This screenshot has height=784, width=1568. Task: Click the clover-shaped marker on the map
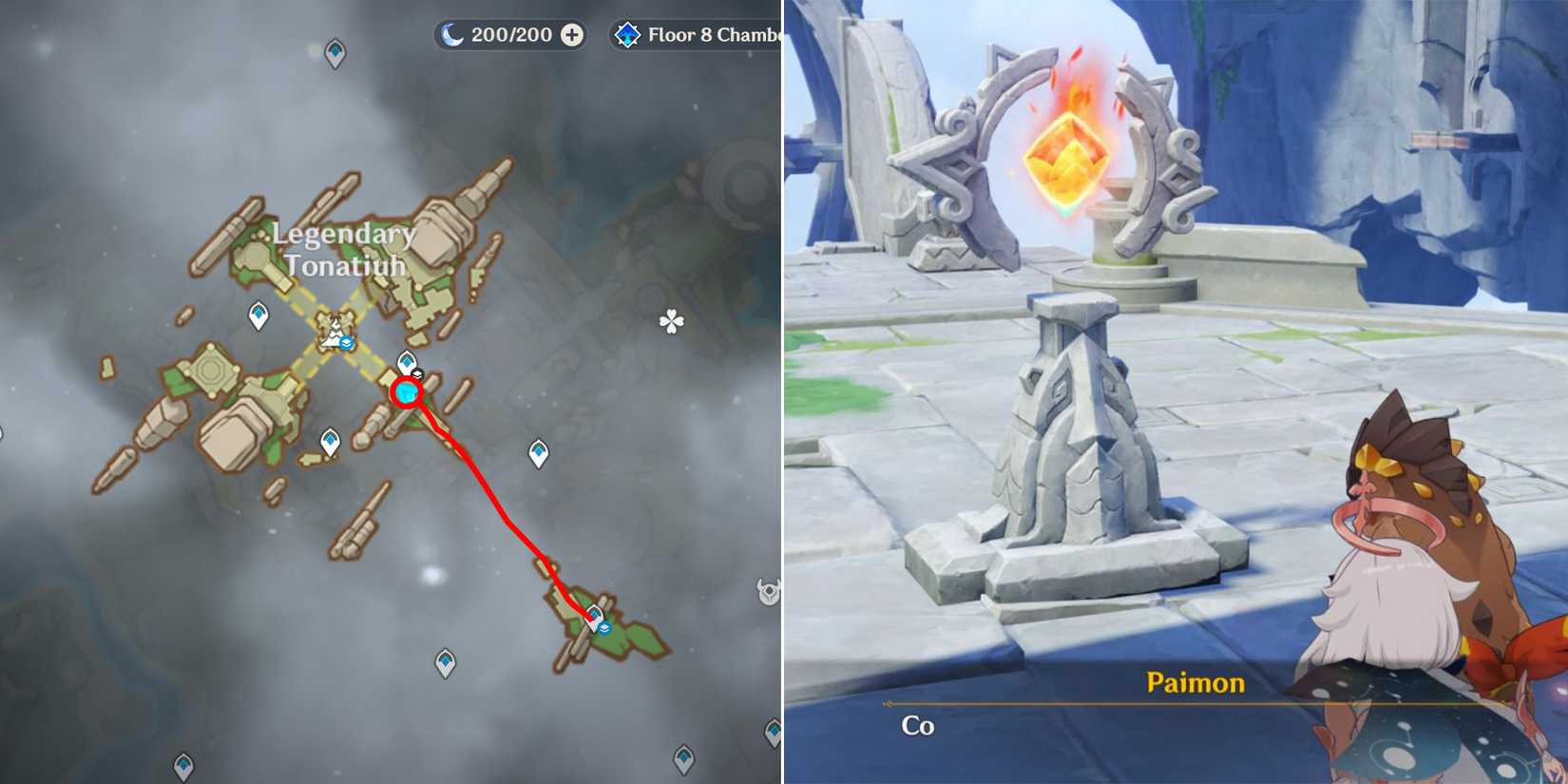click(x=671, y=320)
